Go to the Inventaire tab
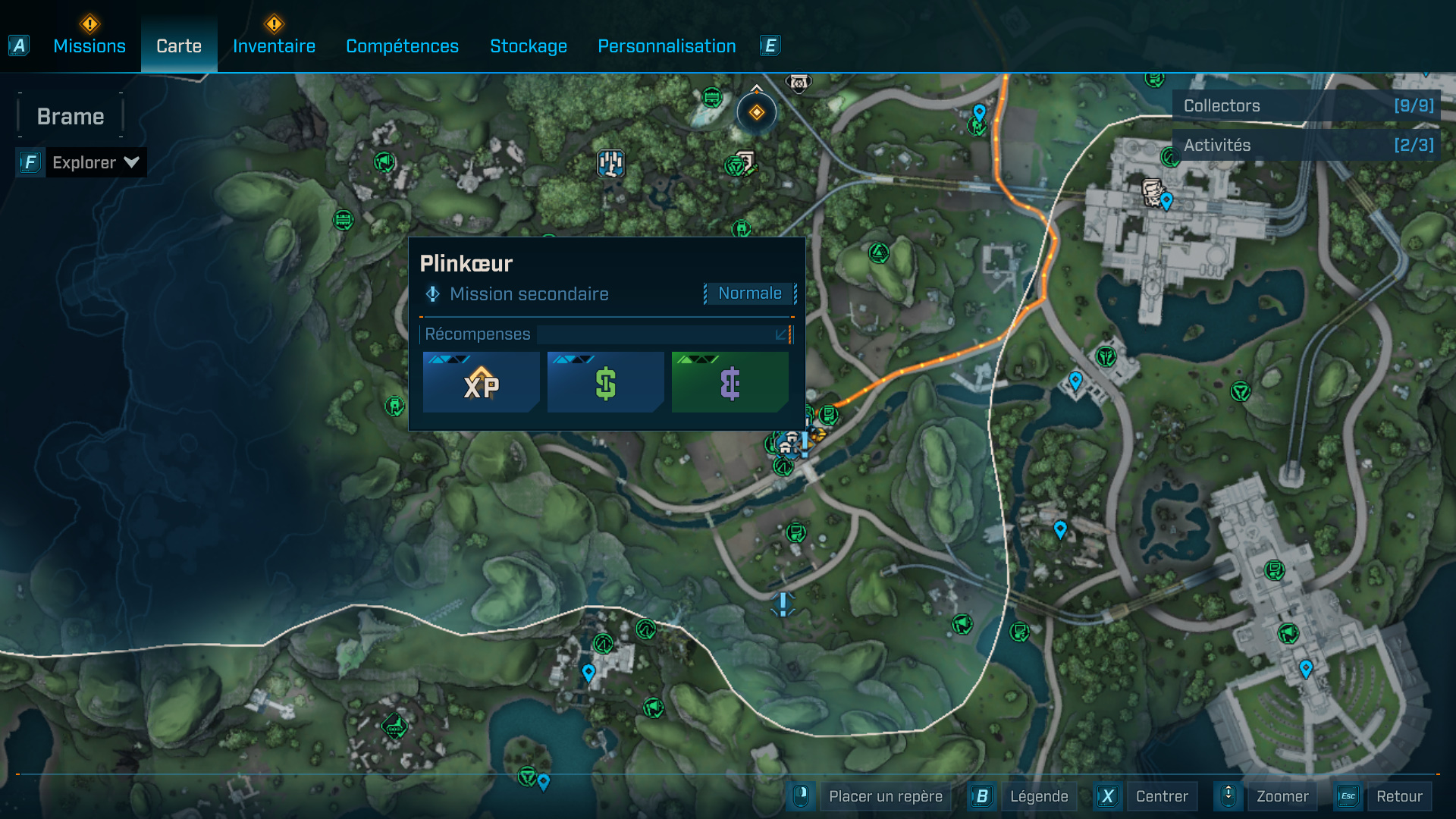 click(x=274, y=46)
